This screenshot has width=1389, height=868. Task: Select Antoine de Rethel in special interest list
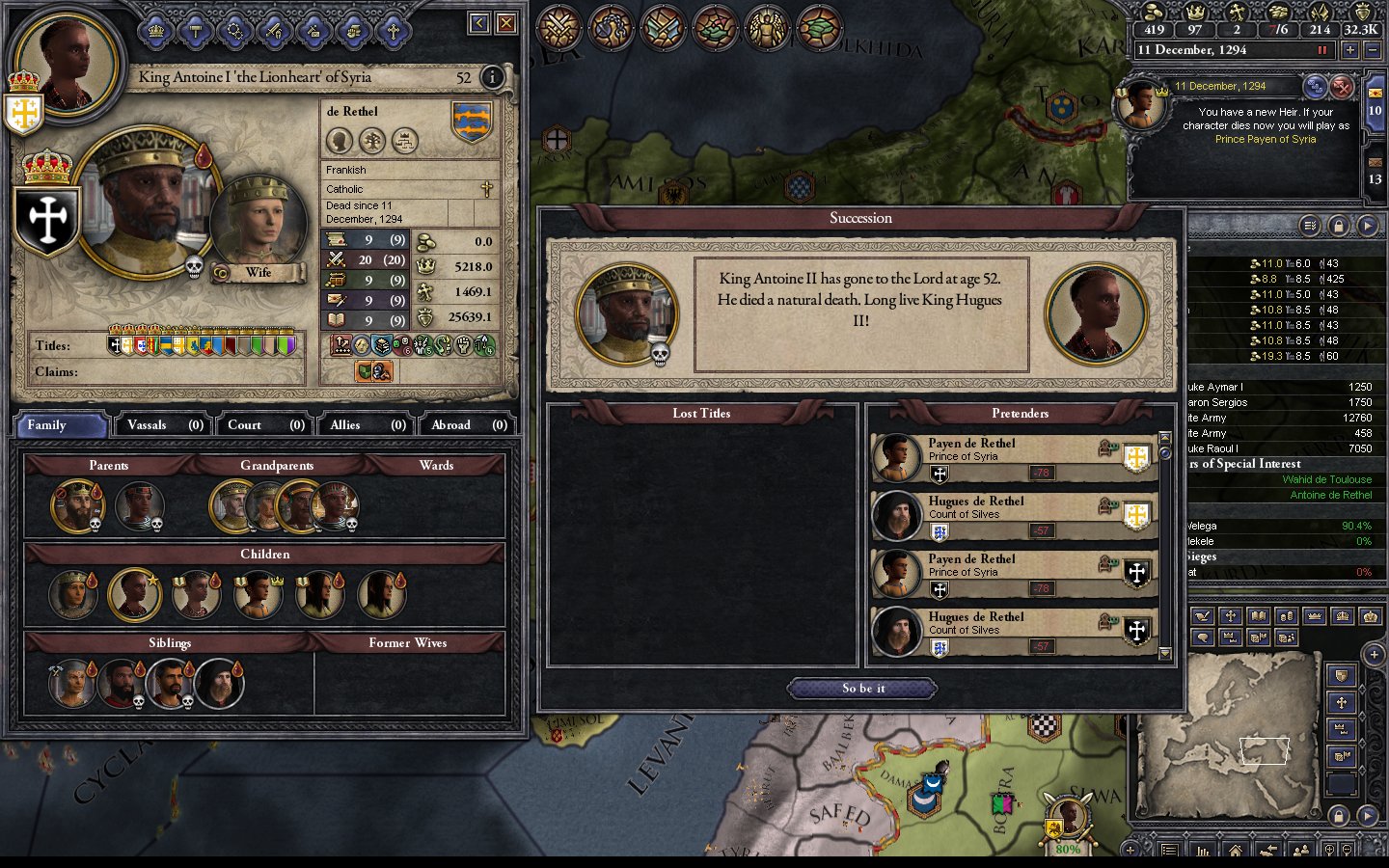click(x=1330, y=495)
